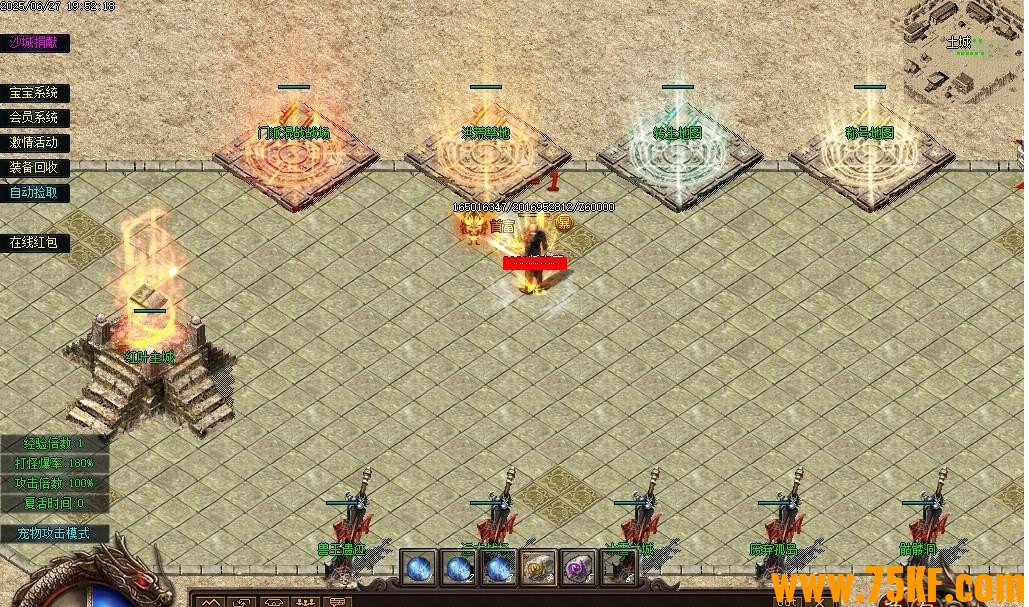The height and width of the screenshot is (607, 1029).
Task: Claim the 在线红包 online red packet
Action: (x=34, y=242)
